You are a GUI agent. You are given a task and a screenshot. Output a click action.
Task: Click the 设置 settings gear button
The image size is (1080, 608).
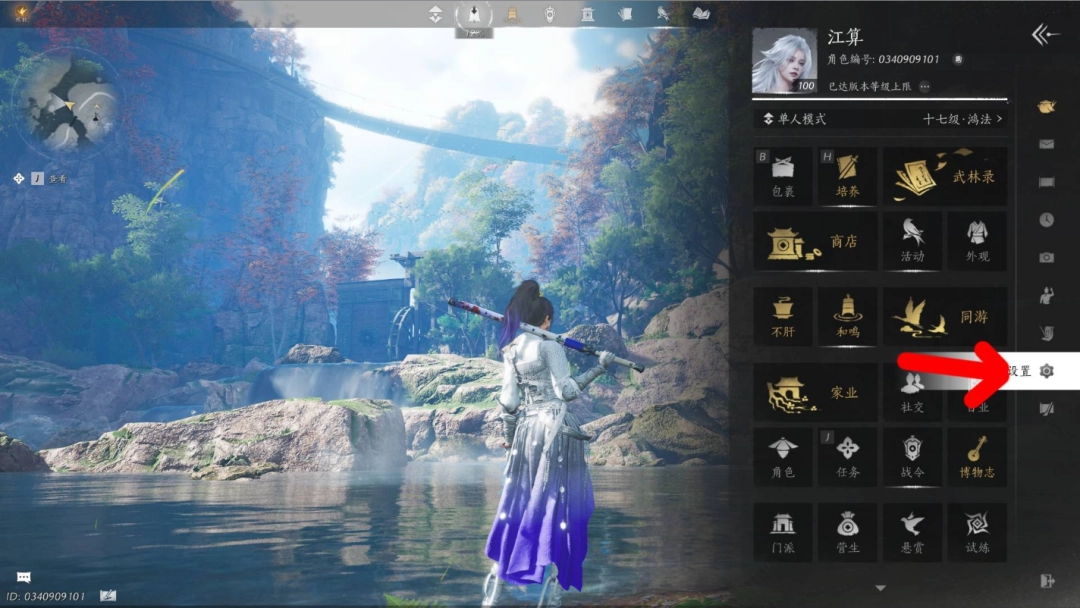click(x=1046, y=371)
